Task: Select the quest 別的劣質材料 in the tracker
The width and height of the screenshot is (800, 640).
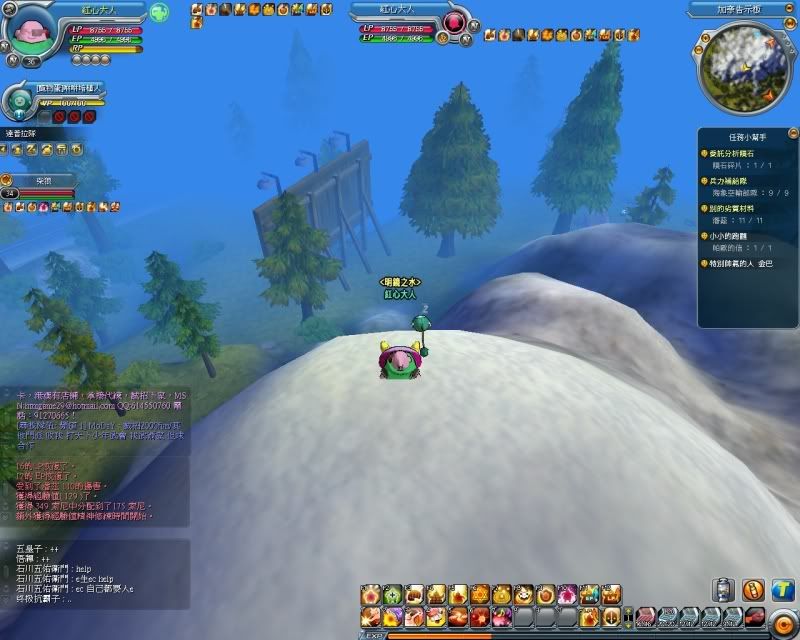Action: click(x=739, y=208)
